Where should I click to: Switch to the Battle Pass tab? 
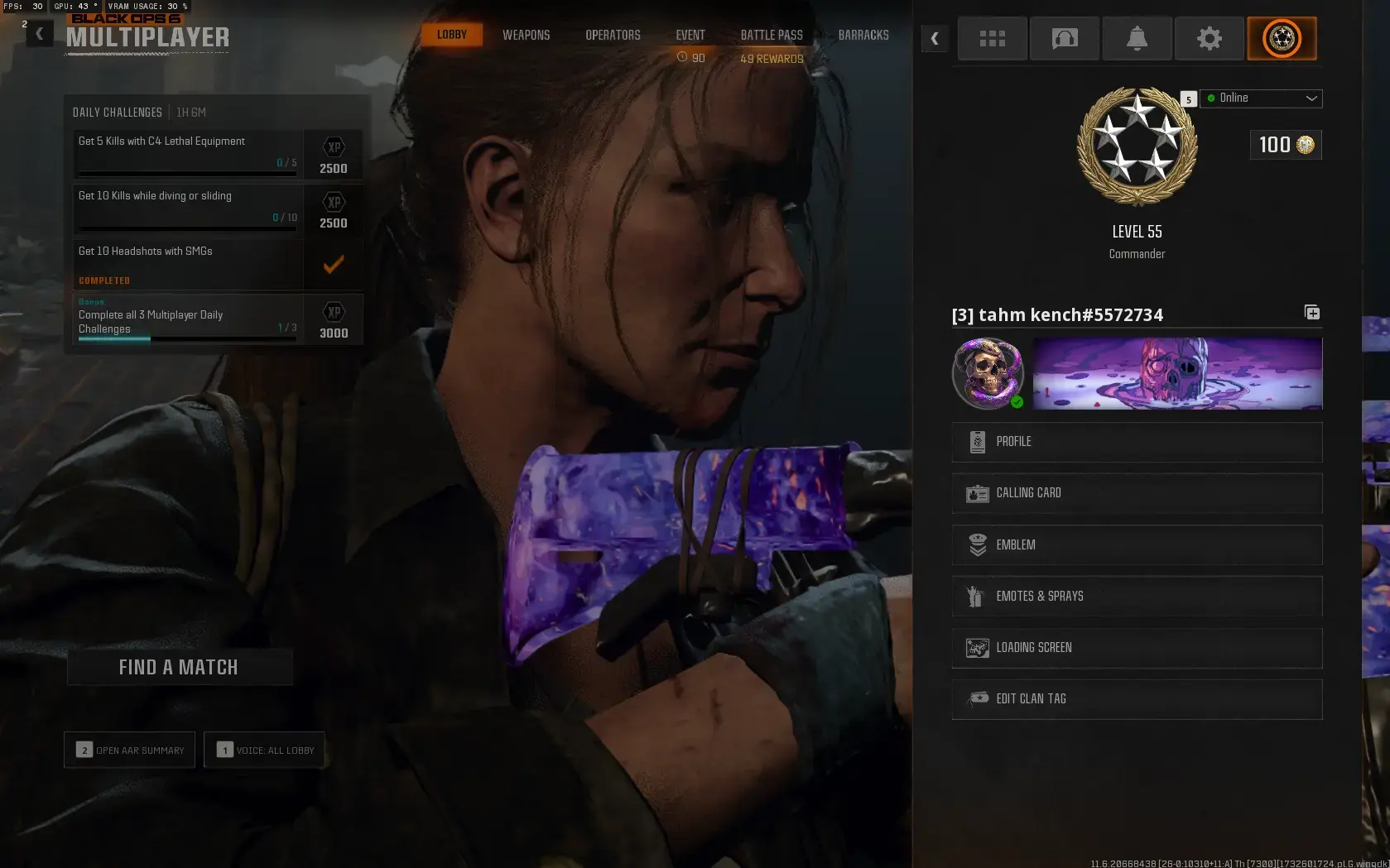point(771,35)
